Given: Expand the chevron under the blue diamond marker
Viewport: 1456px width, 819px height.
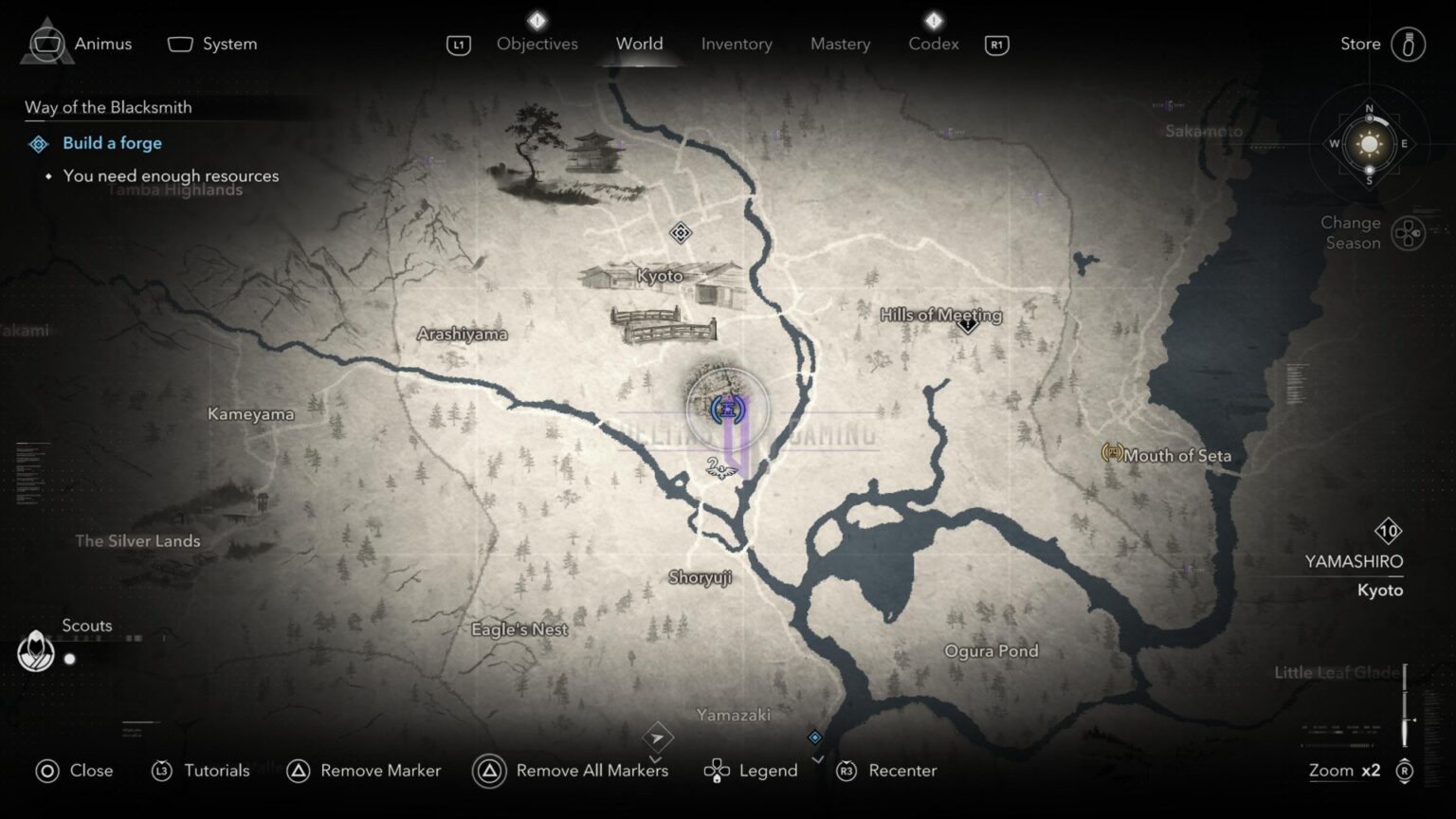Looking at the screenshot, I should [x=817, y=758].
